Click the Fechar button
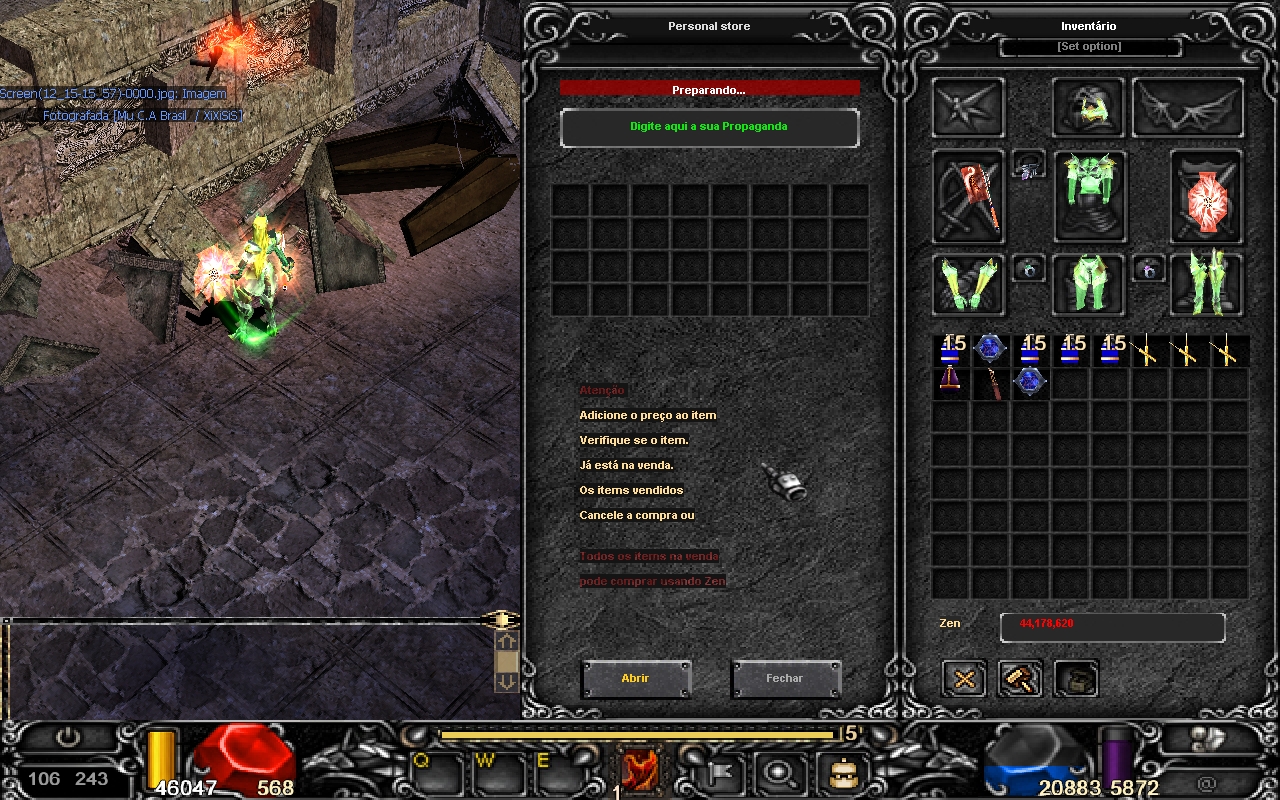The width and height of the screenshot is (1280, 800). pyautogui.click(x=785, y=679)
